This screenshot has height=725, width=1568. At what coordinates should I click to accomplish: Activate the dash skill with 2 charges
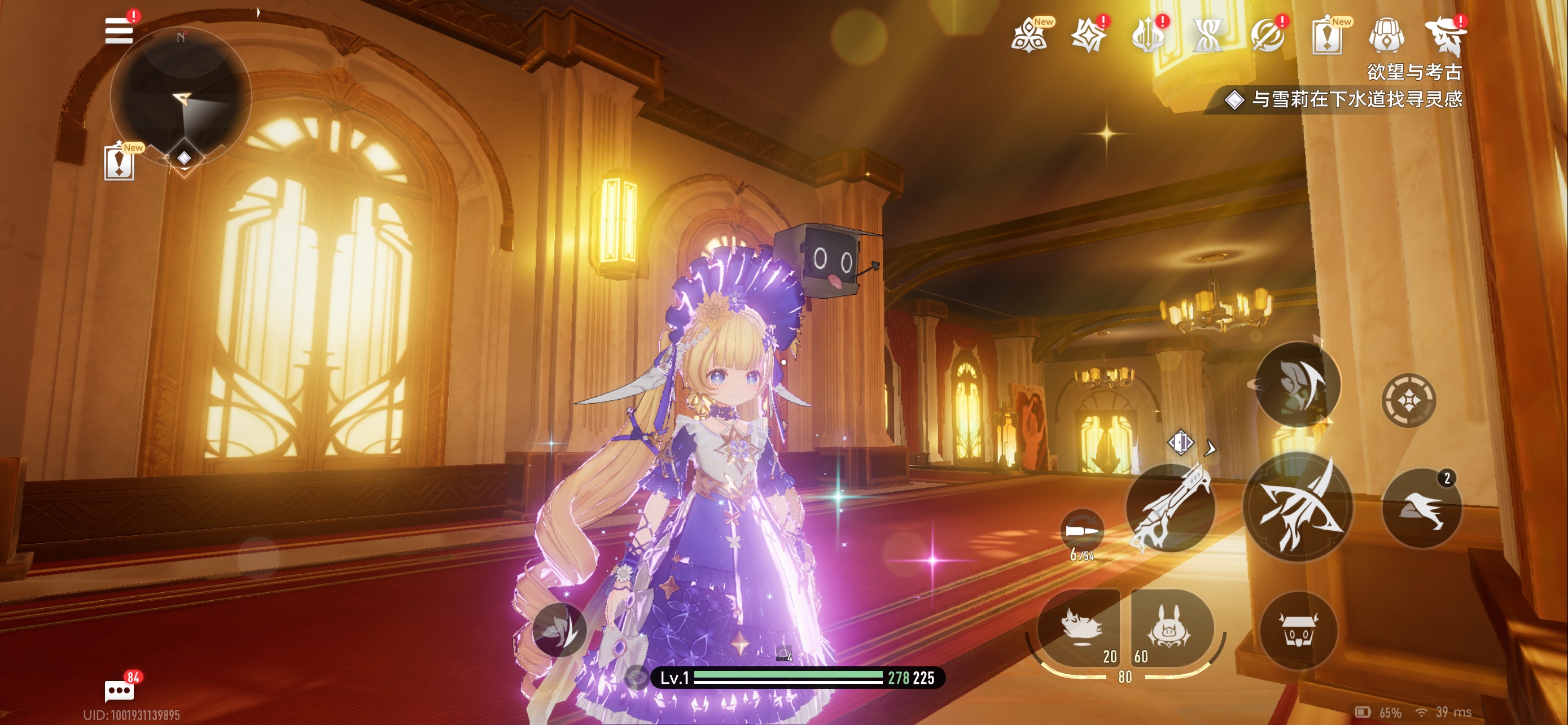click(1422, 508)
